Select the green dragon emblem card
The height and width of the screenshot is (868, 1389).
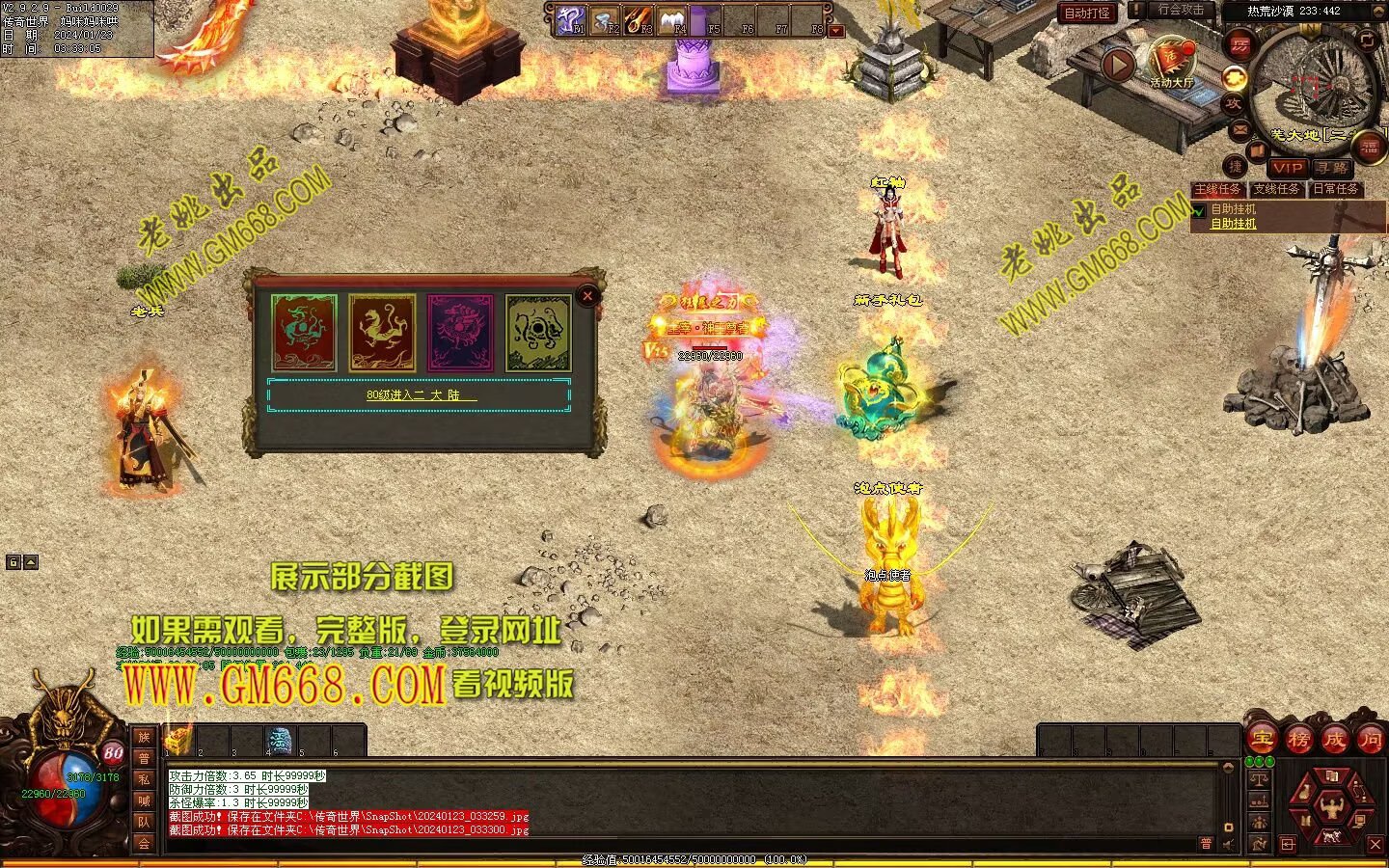tap(305, 333)
